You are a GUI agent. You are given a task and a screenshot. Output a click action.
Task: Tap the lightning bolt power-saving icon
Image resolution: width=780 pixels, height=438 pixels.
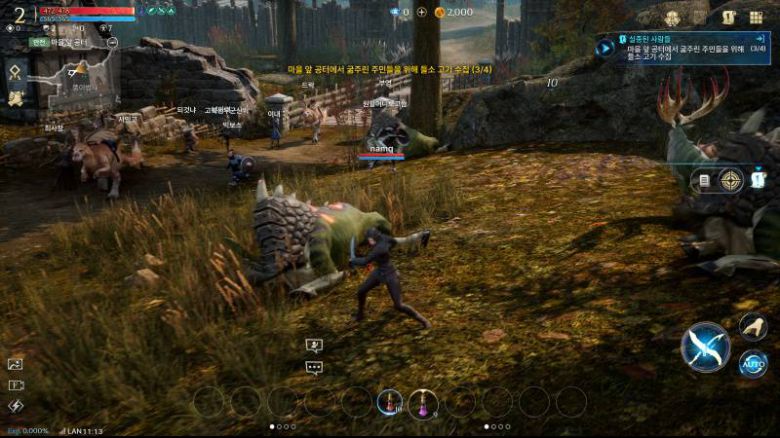pyautogui.click(x=15, y=405)
